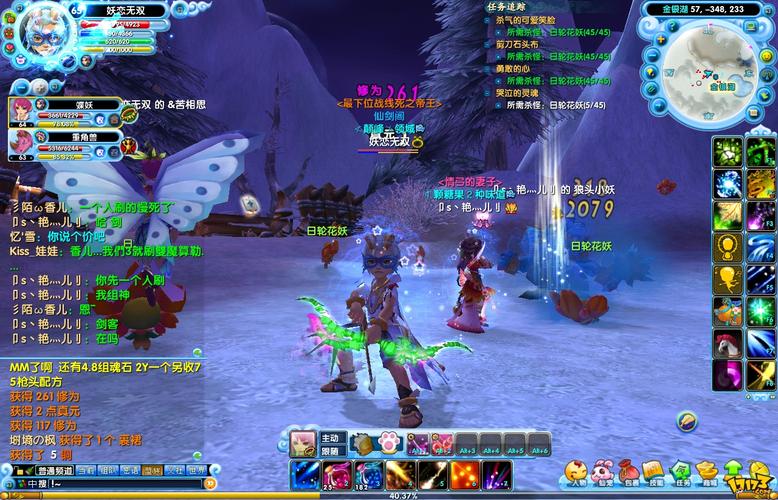Open the 技能 skills book
The height and width of the screenshot is (500, 778).
click(654, 470)
